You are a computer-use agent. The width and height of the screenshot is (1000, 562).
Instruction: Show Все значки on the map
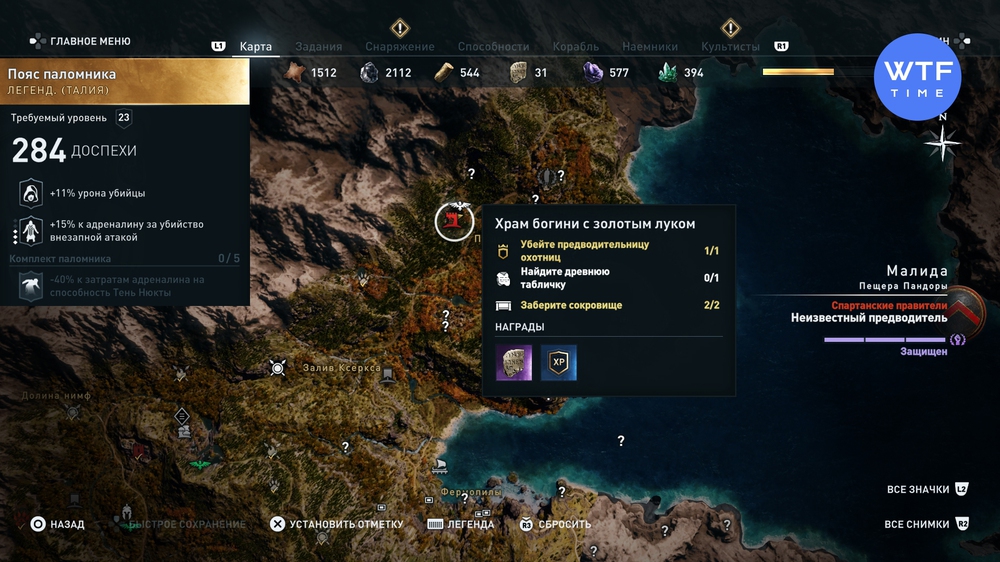[917, 490]
